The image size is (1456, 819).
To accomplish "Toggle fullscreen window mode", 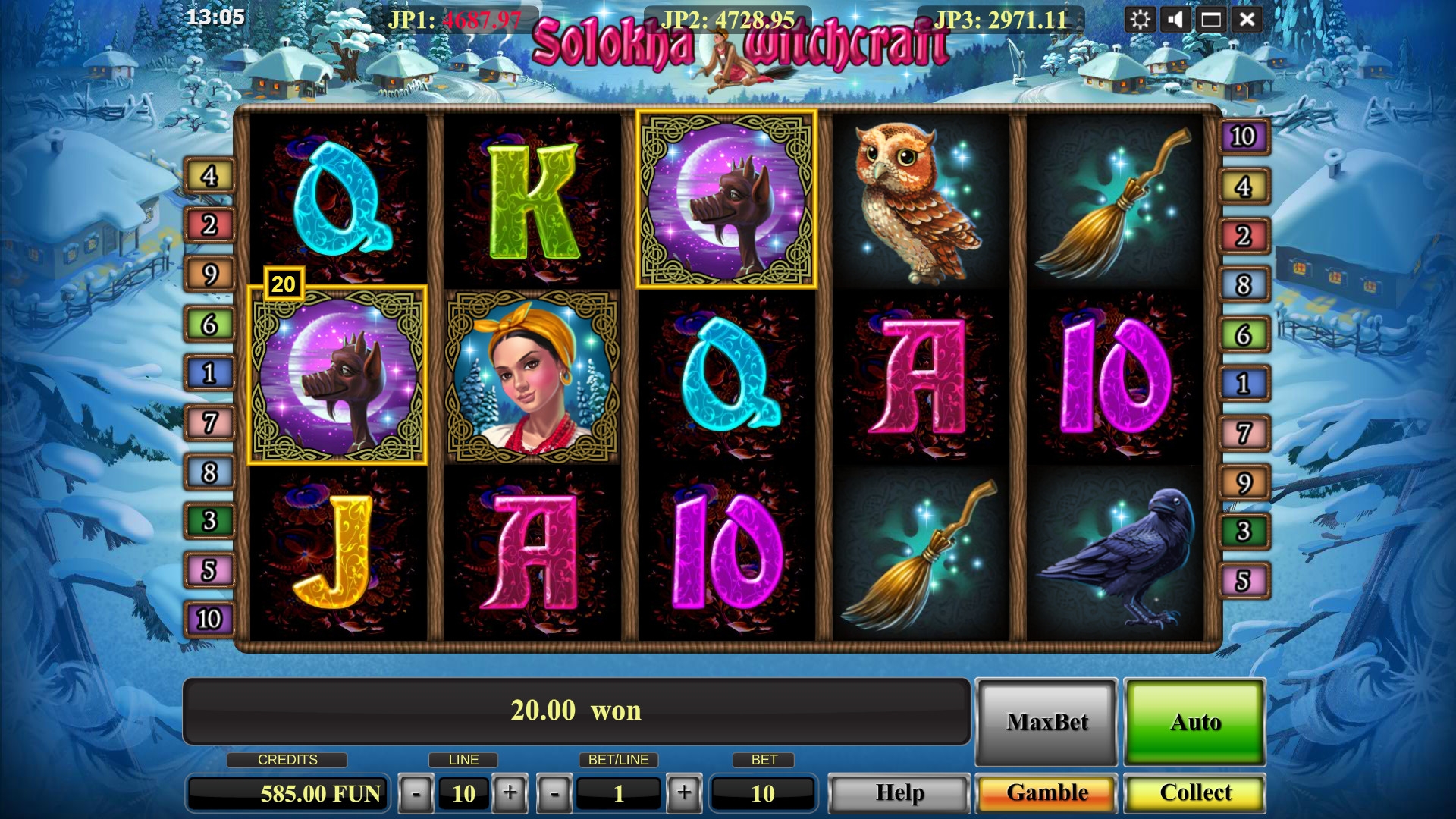I will 1211,20.
